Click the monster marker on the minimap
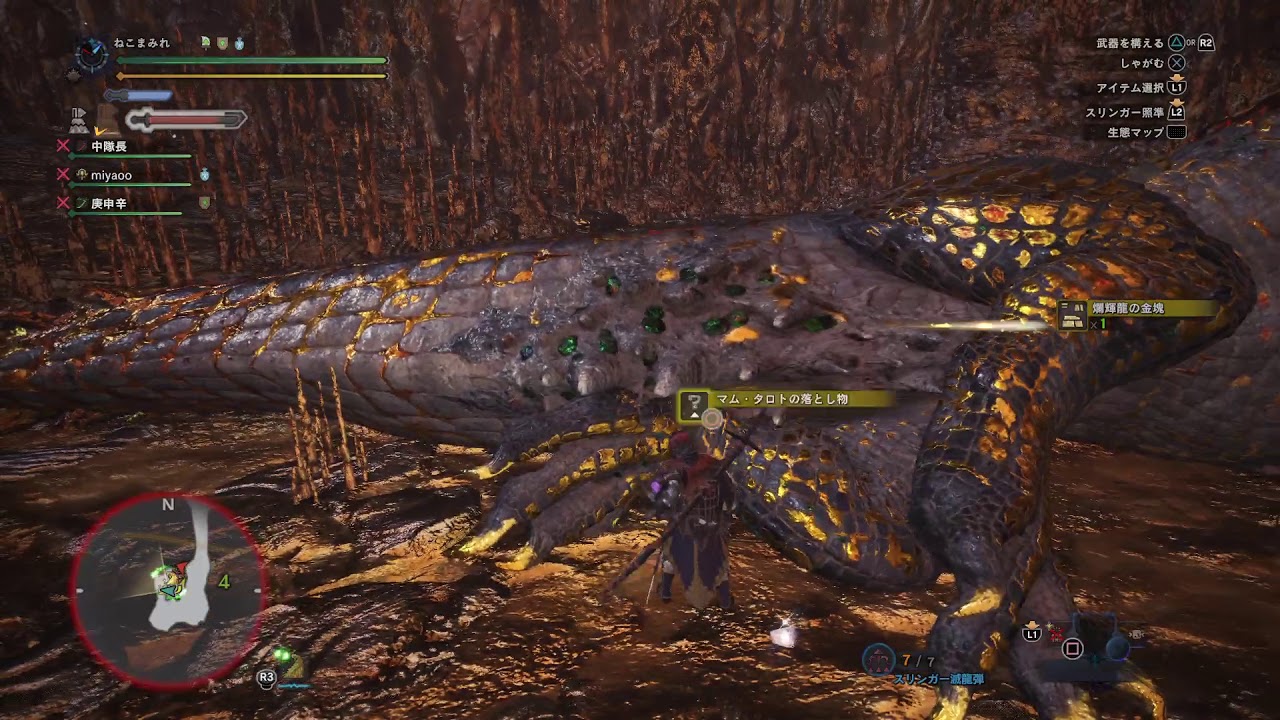 pos(173,582)
